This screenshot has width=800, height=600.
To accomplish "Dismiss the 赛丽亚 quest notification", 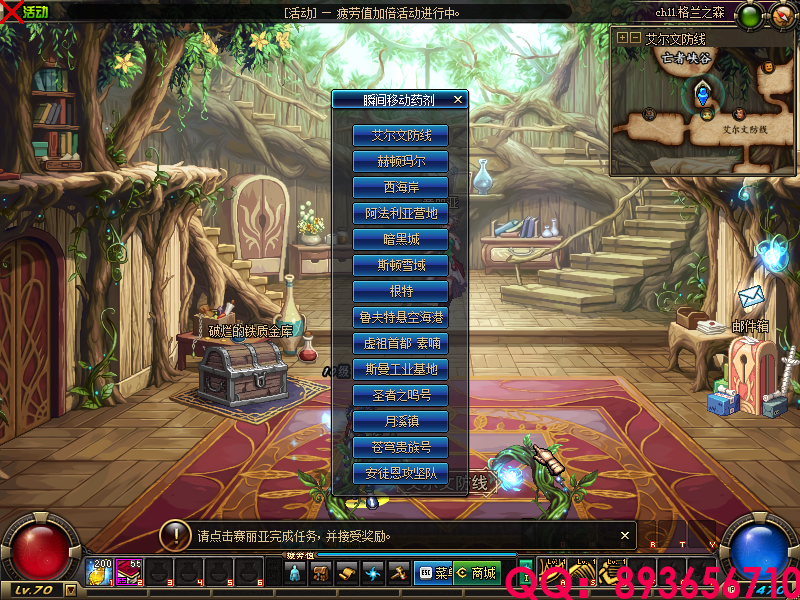I will point(626,535).
